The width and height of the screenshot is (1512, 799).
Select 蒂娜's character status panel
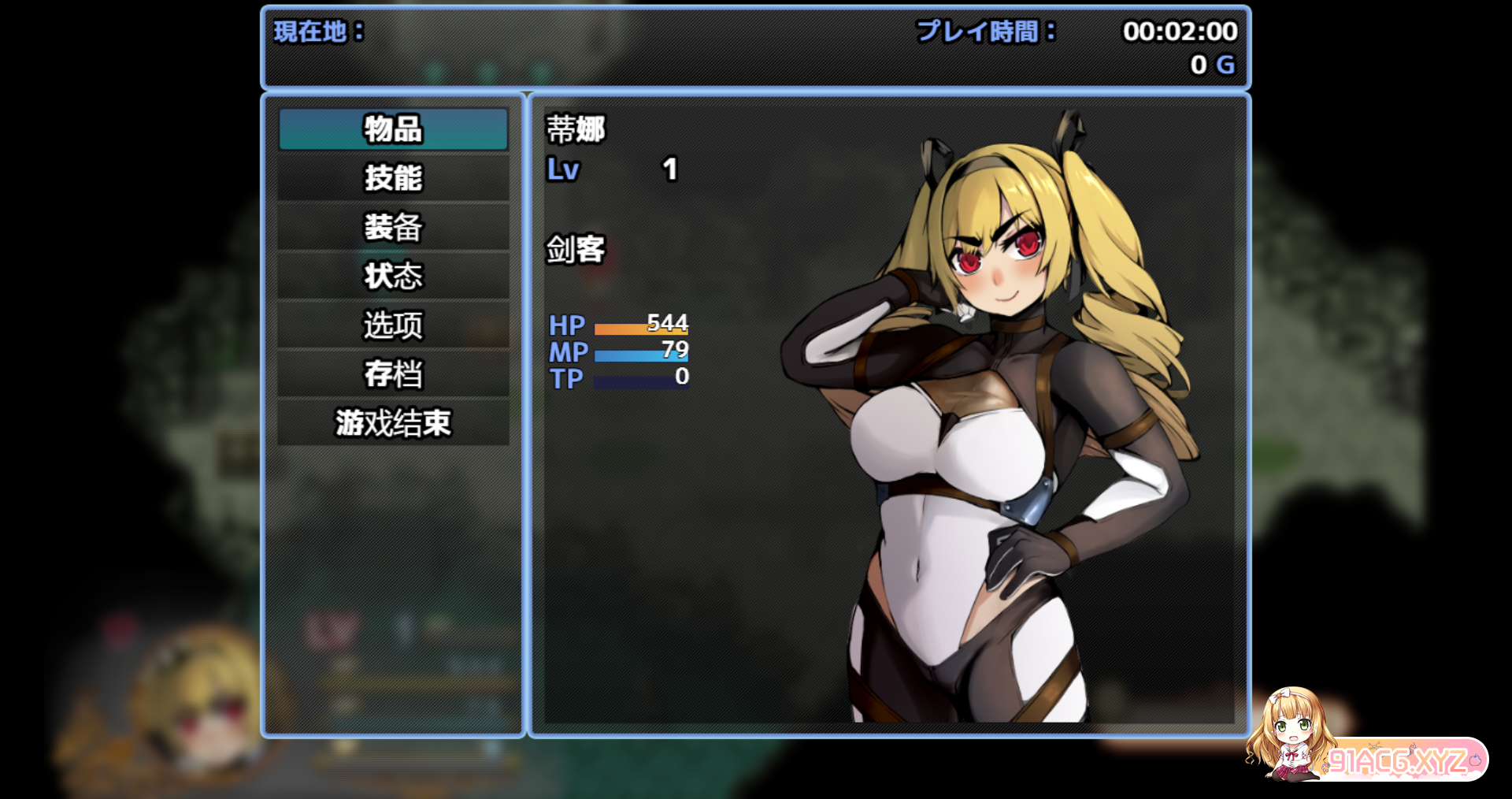click(888, 414)
